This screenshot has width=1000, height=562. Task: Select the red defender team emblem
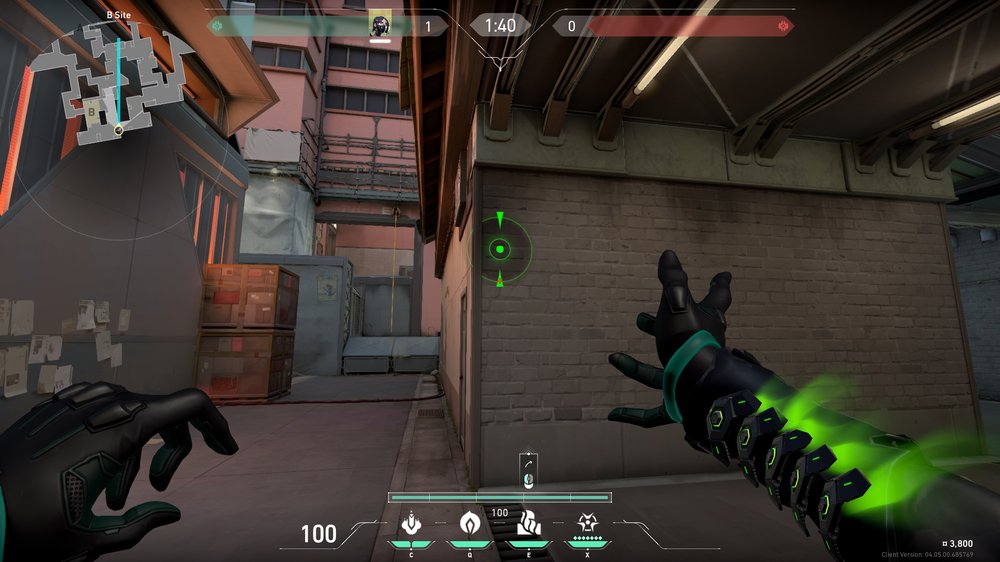click(x=783, y=25)
